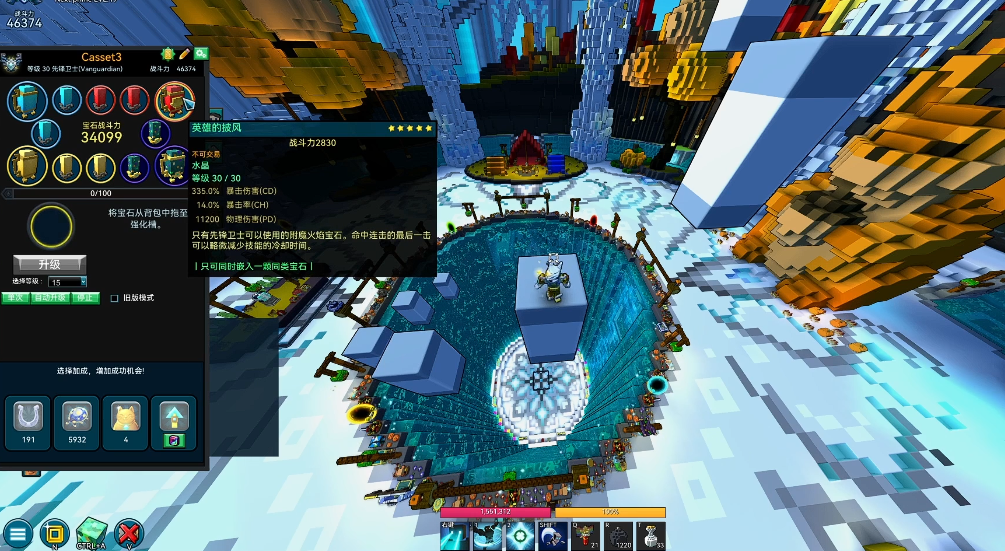Click the 停止 stop button

(x=86, y=297)
